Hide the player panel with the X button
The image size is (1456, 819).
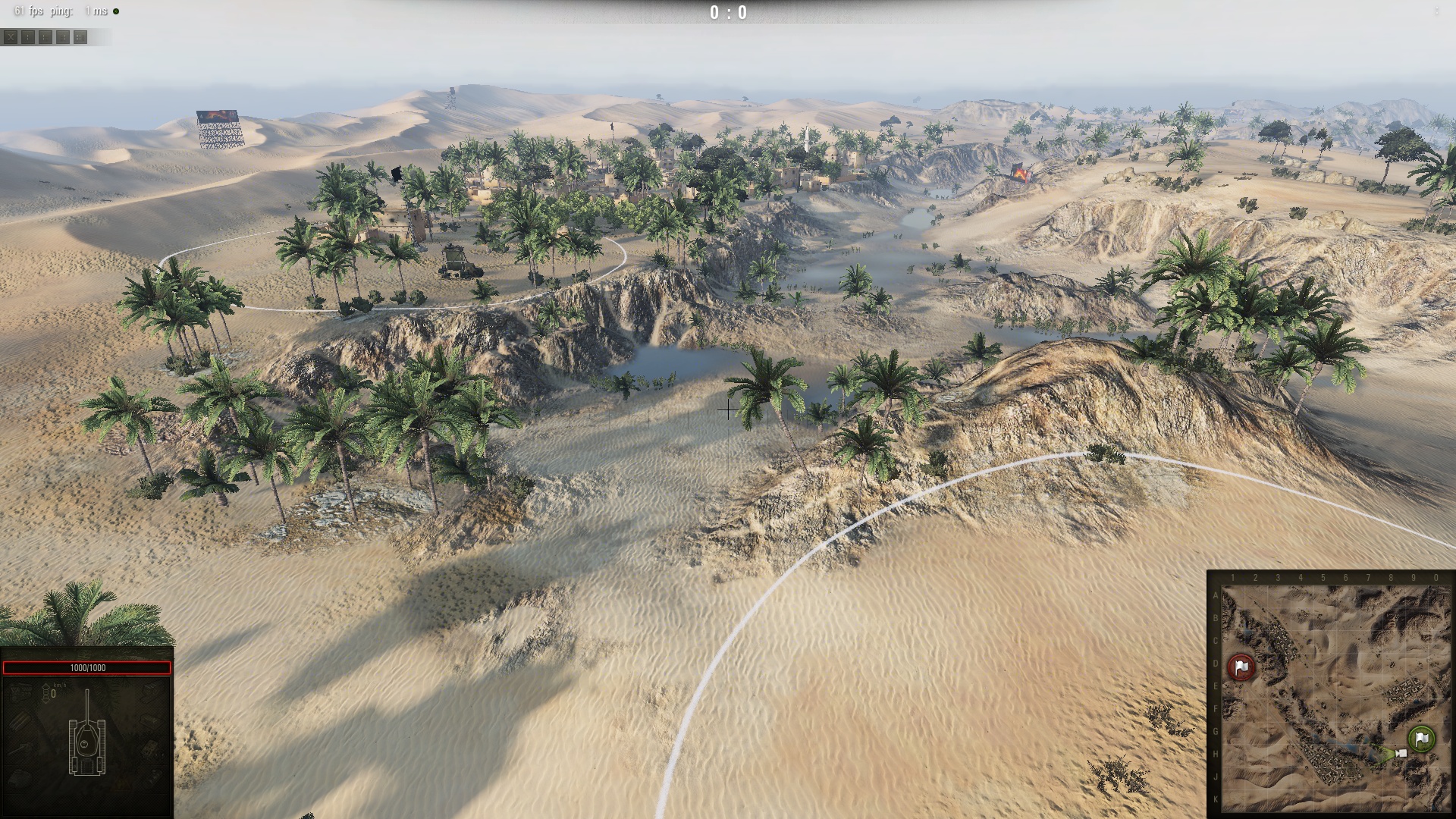coord(11,36)
